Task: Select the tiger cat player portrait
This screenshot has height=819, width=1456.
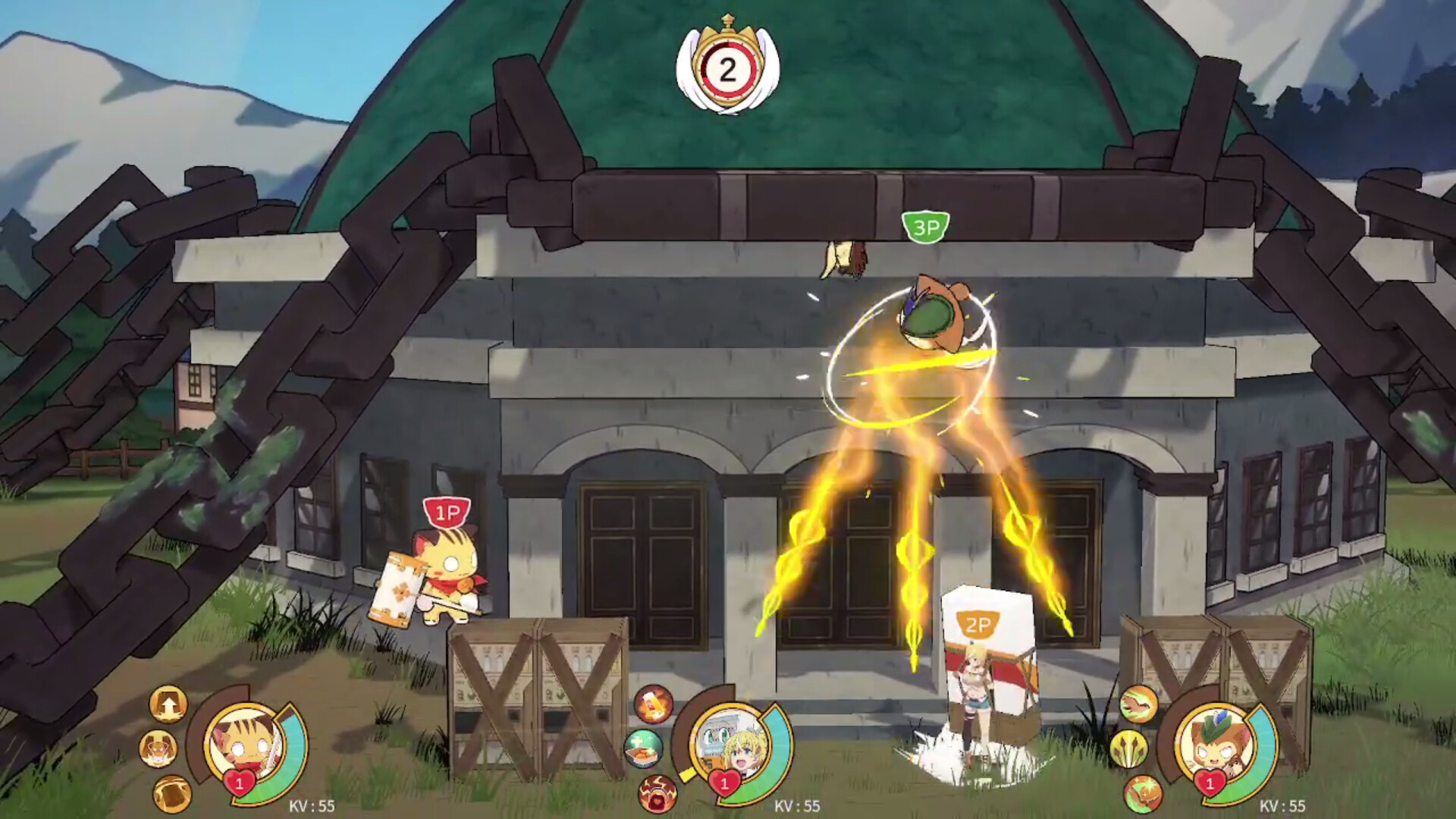Action: [244, 743]
